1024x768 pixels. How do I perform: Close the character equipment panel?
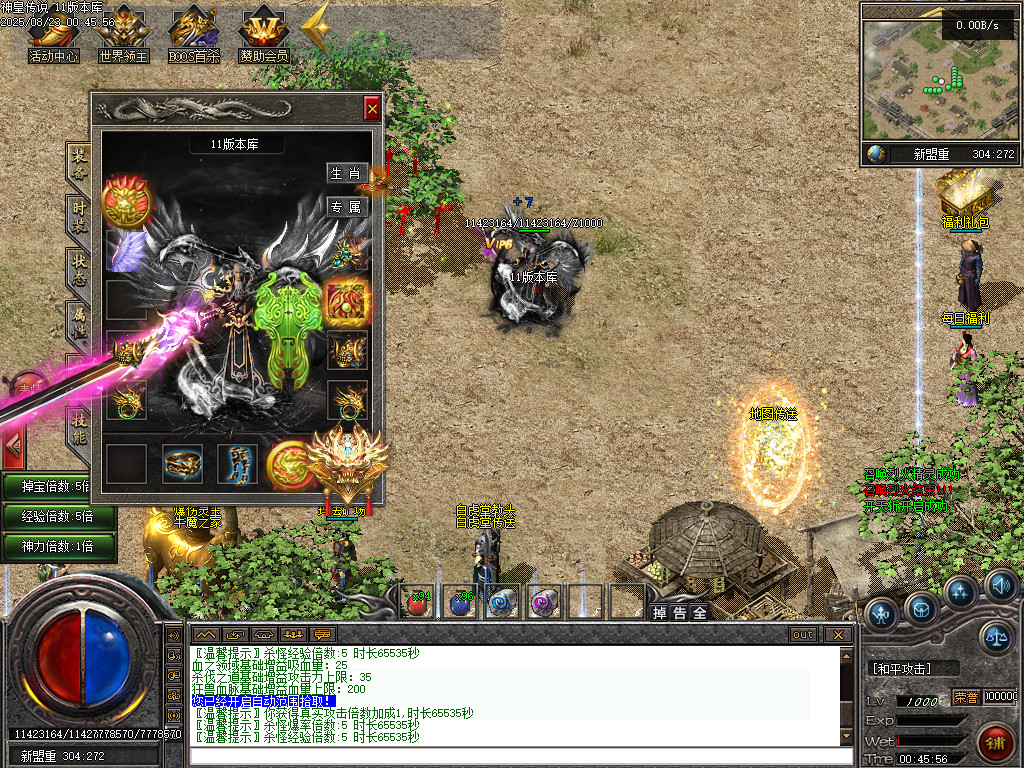(372, 108)
